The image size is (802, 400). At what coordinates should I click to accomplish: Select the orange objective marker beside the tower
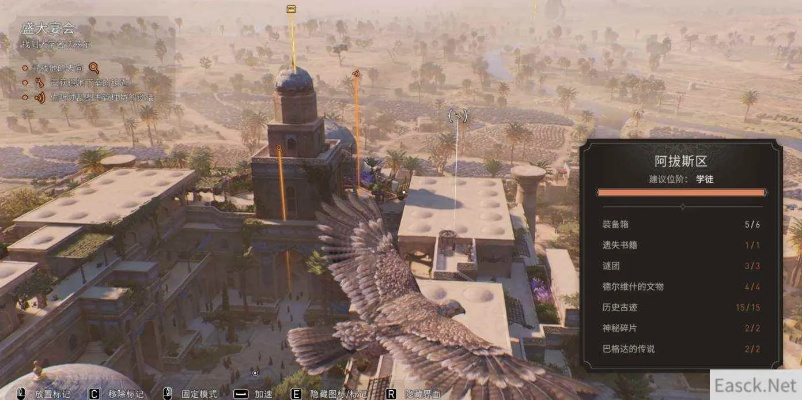pos(355,73)
